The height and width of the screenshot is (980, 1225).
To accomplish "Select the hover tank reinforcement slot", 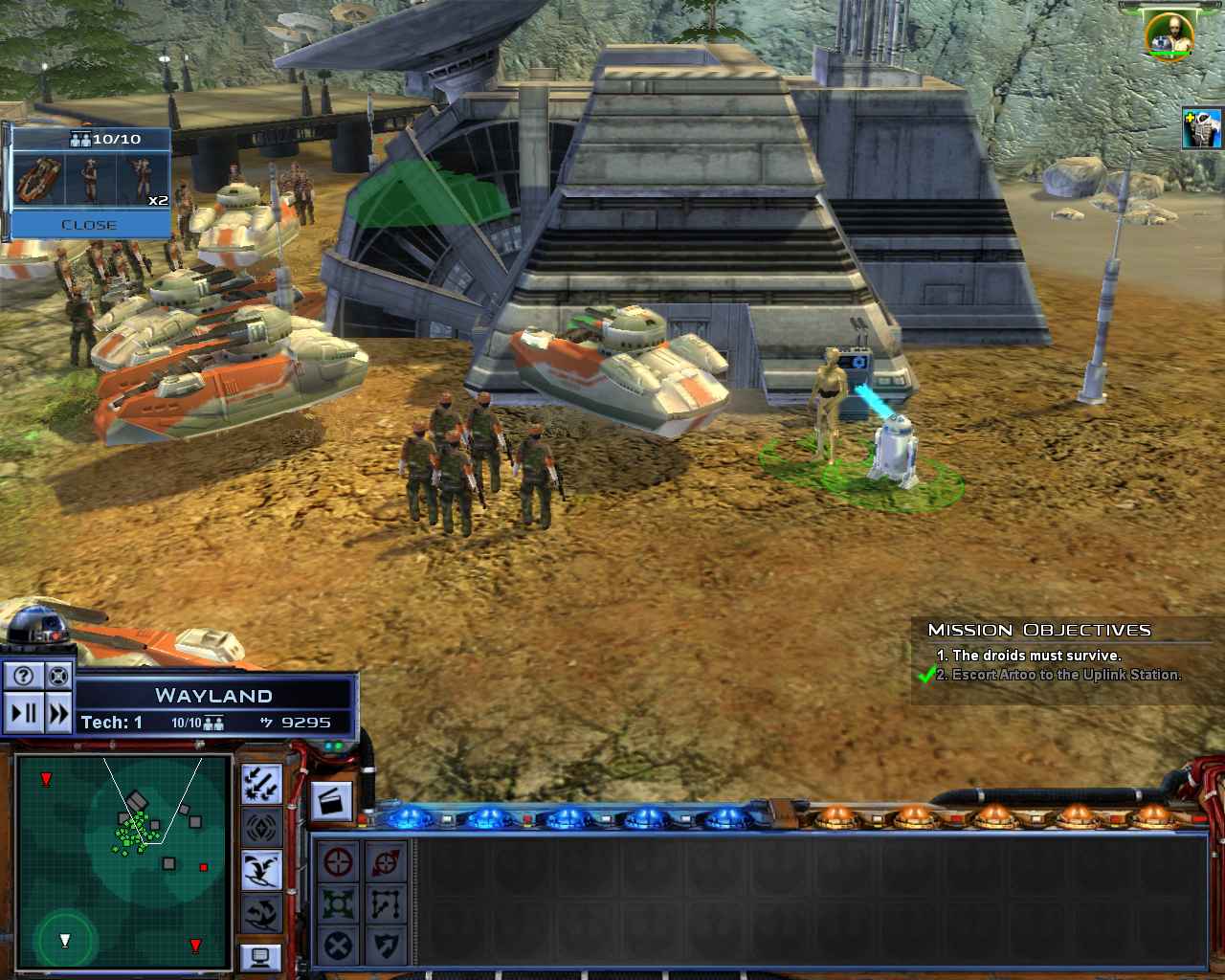I will [40, 180].
